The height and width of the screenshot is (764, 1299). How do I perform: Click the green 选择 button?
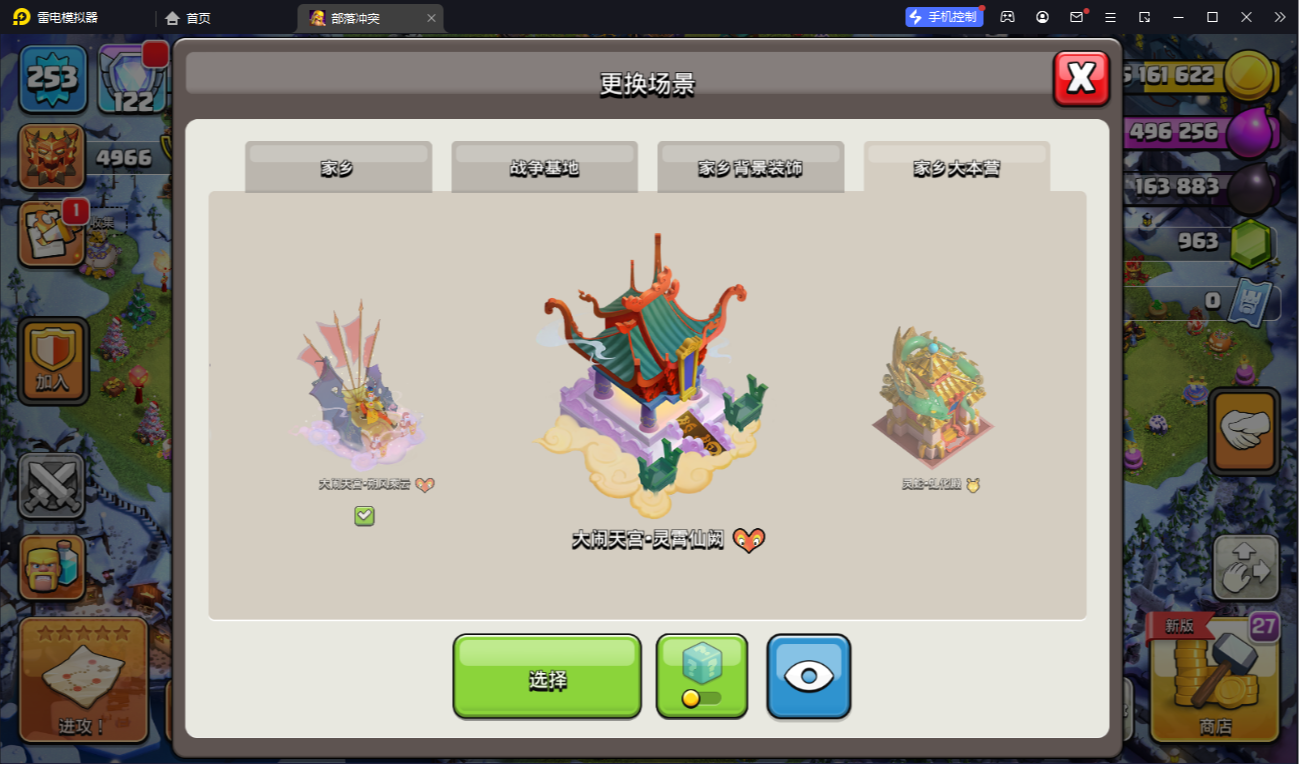click(x=547, y=677)
